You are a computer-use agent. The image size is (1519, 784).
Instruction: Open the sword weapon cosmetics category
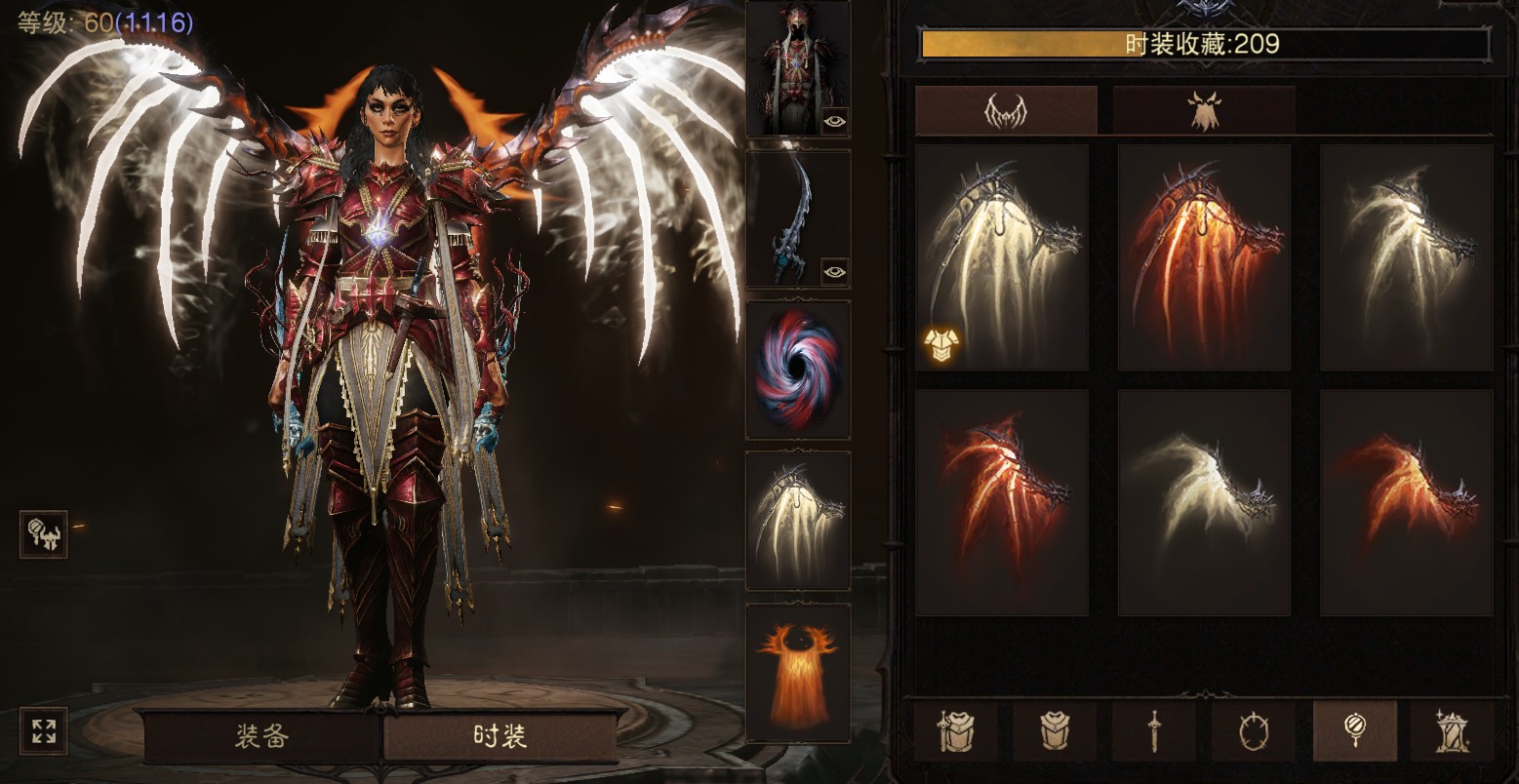pos(1154,730)
